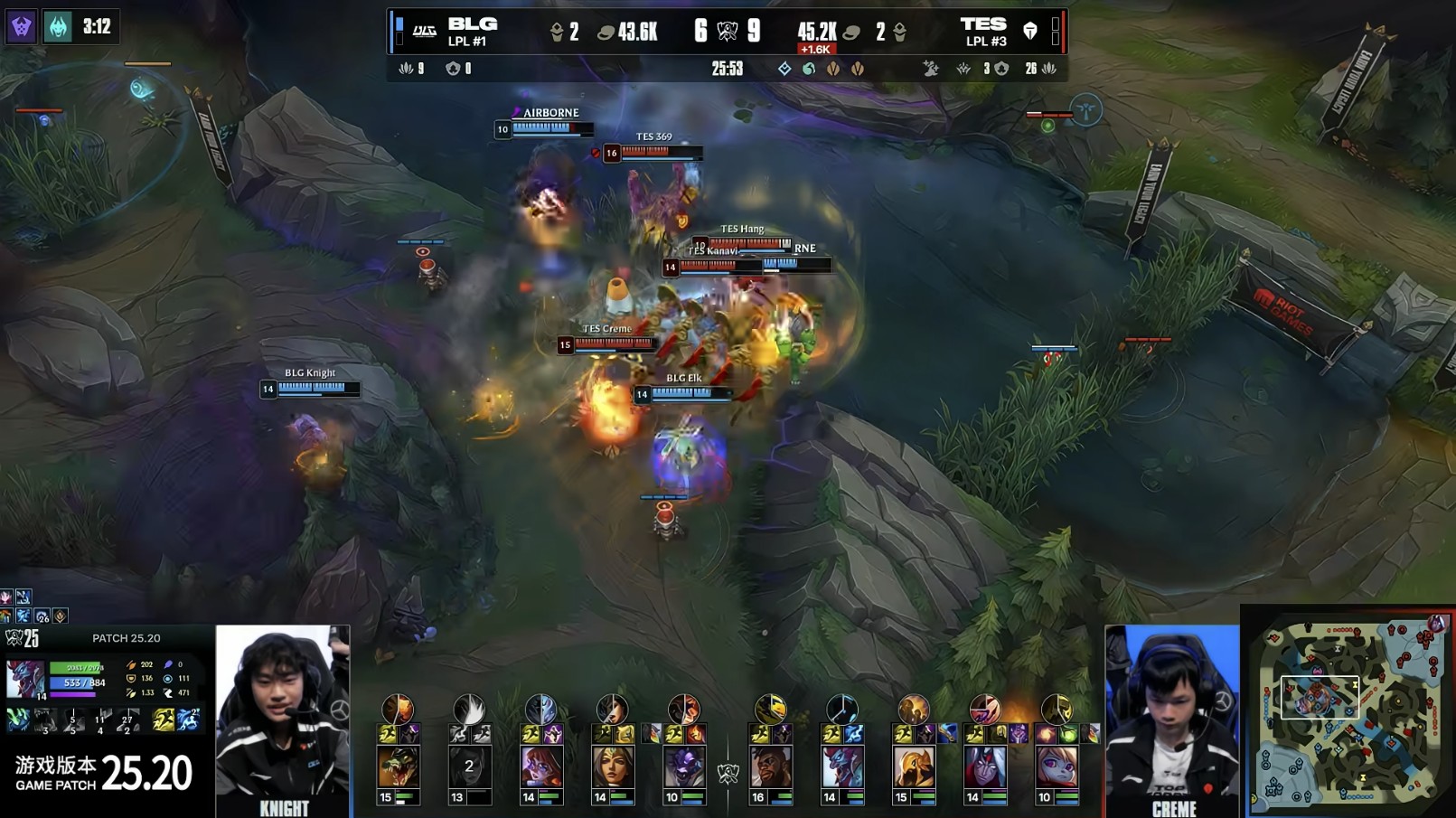1456x818 pixels.
Task: Click the large Trundle portrait in the stats panel
Action: click(24, 679)
